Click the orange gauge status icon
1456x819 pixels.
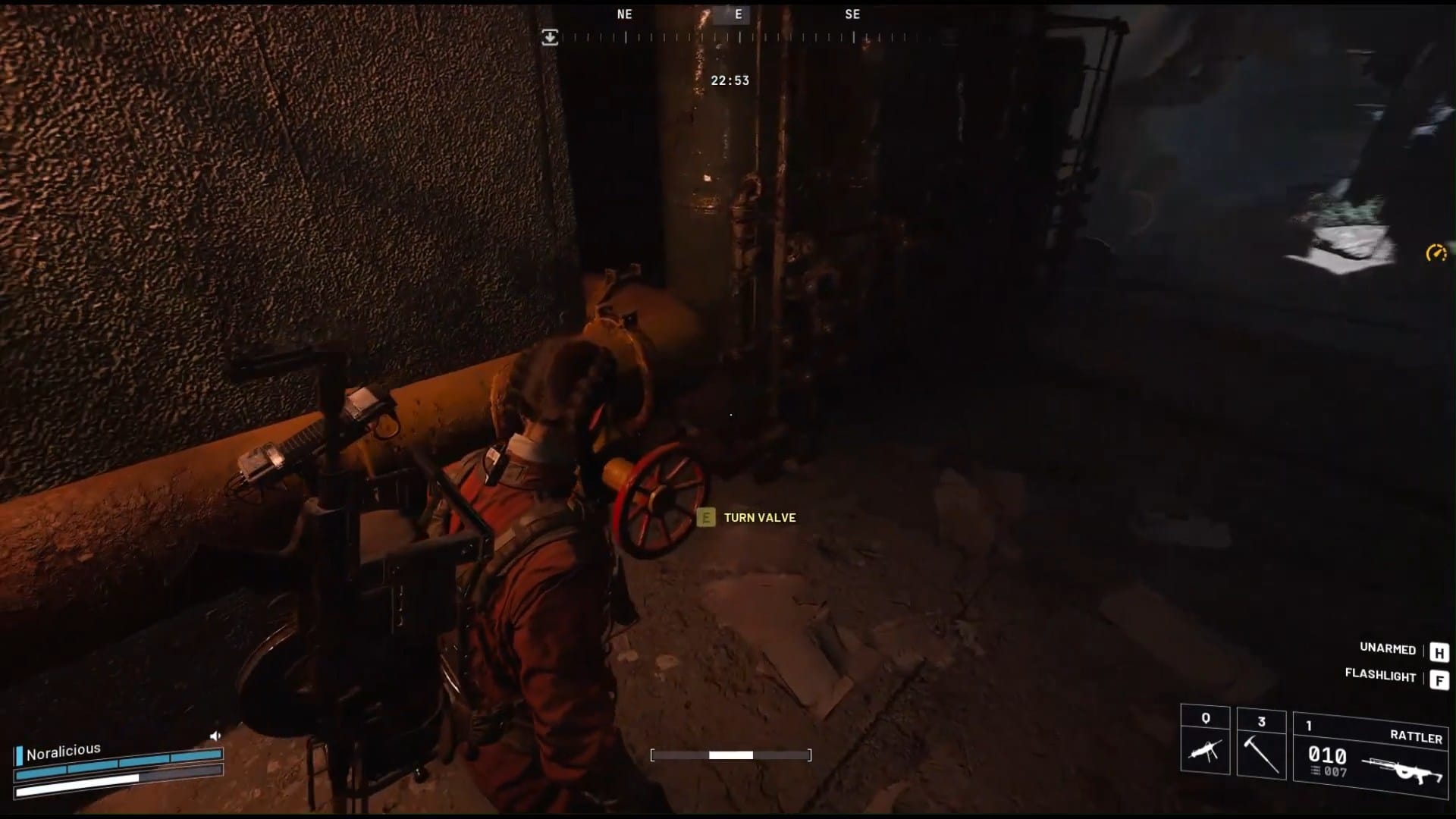pyautogui.click(x=1436, y=253)
